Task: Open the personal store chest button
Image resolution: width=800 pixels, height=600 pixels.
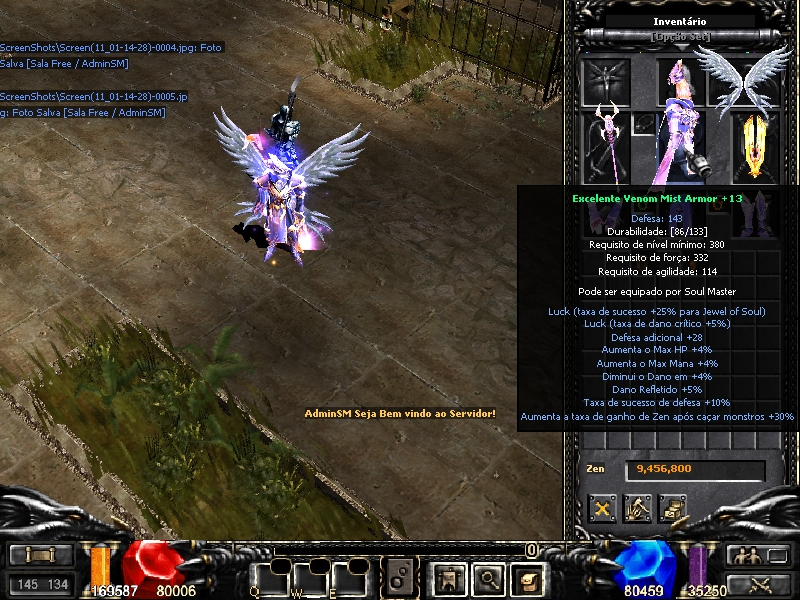Action: point(672,508)
